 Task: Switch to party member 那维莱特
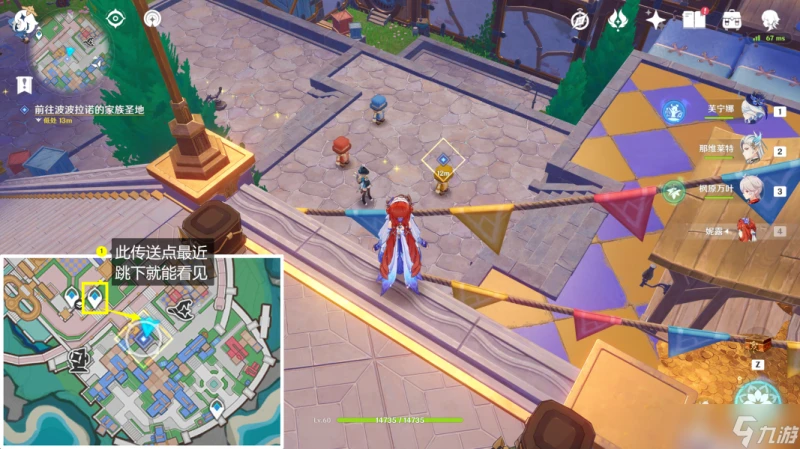point(749,152)
